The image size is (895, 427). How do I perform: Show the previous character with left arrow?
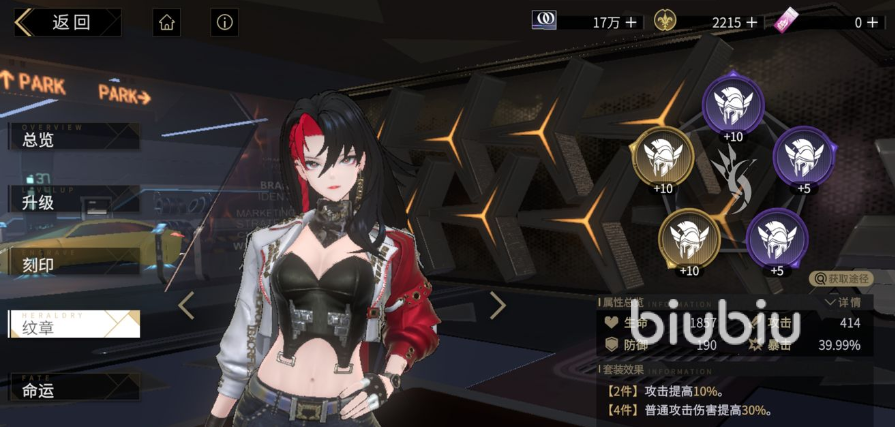coord(186,305)
